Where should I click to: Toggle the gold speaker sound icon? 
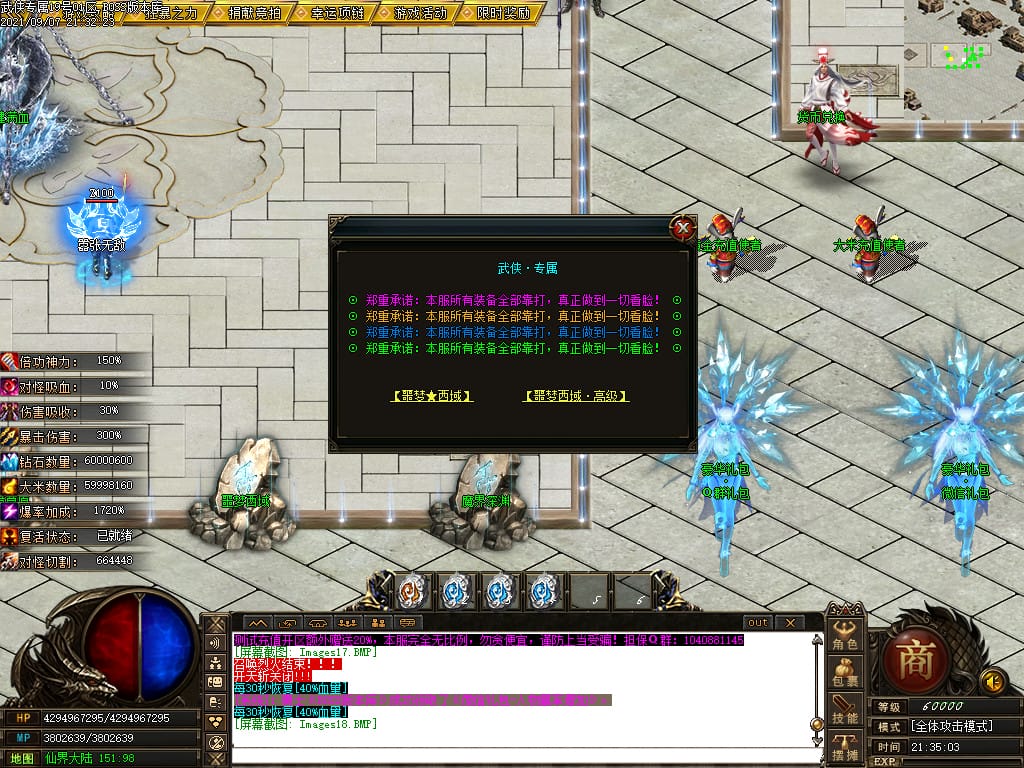(x=993, y=681)
